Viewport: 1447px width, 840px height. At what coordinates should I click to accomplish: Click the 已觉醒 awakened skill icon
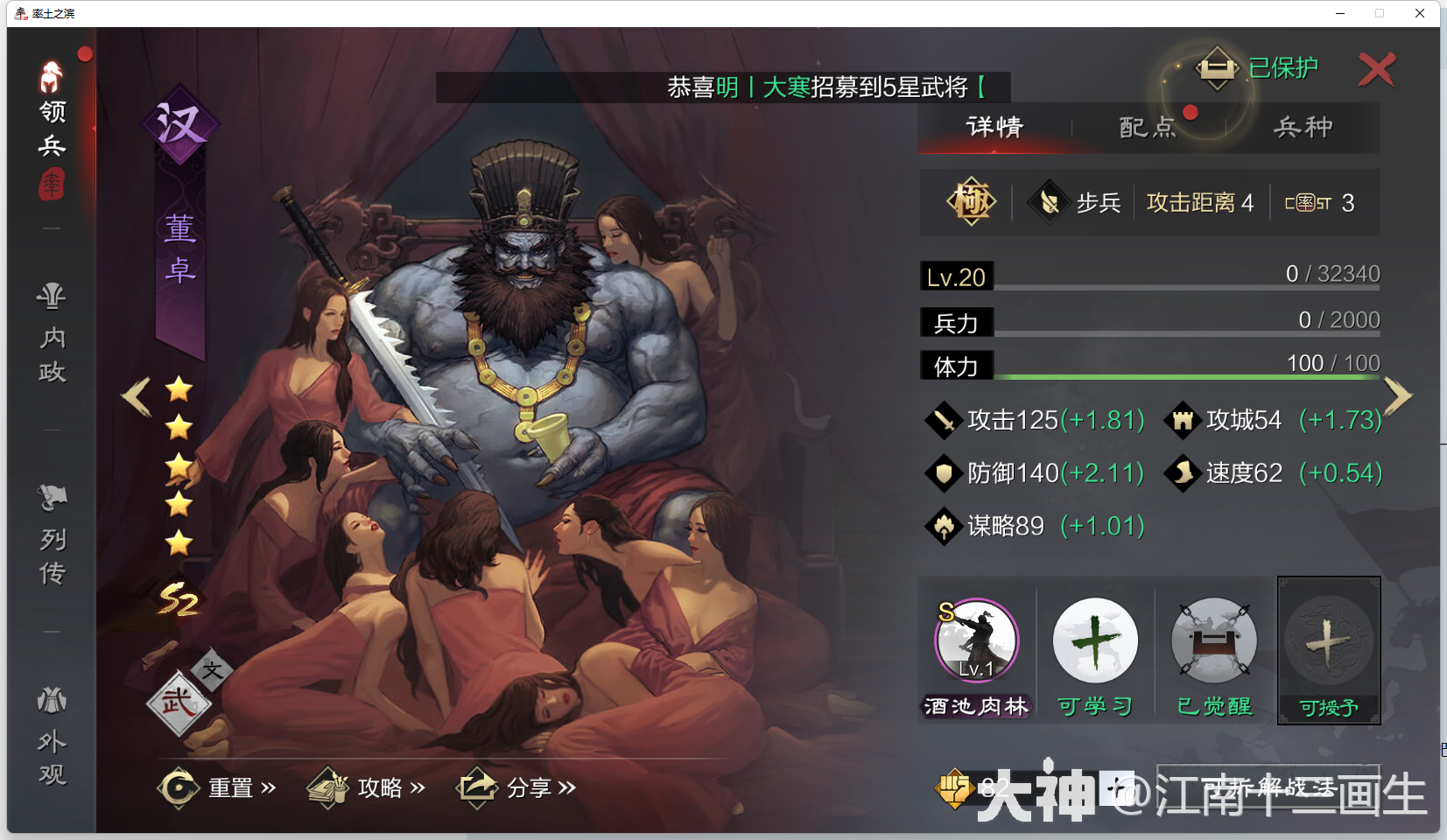tap(1212, 641)
